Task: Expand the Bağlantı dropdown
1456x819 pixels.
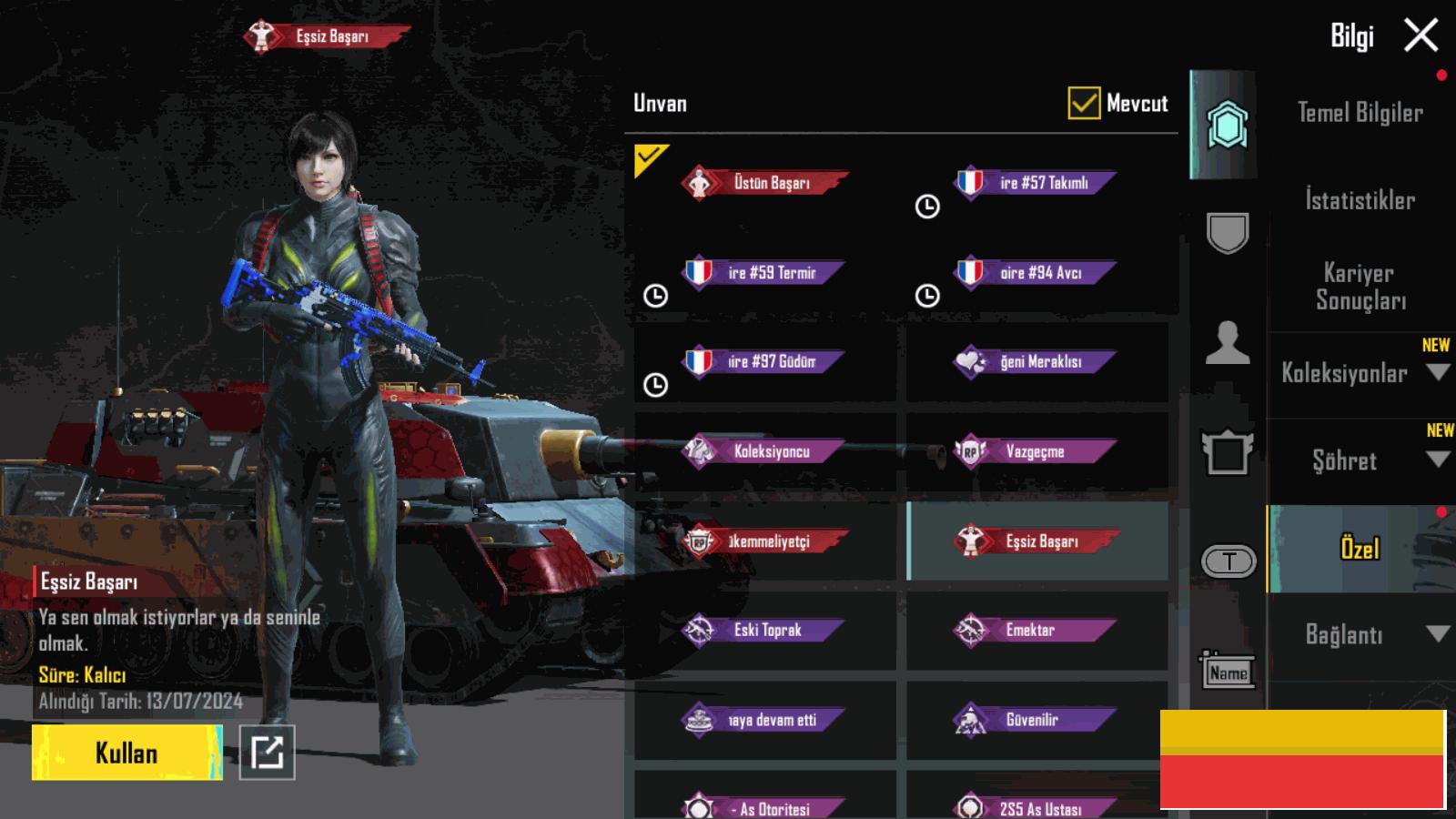Action: coord(1438,634)
